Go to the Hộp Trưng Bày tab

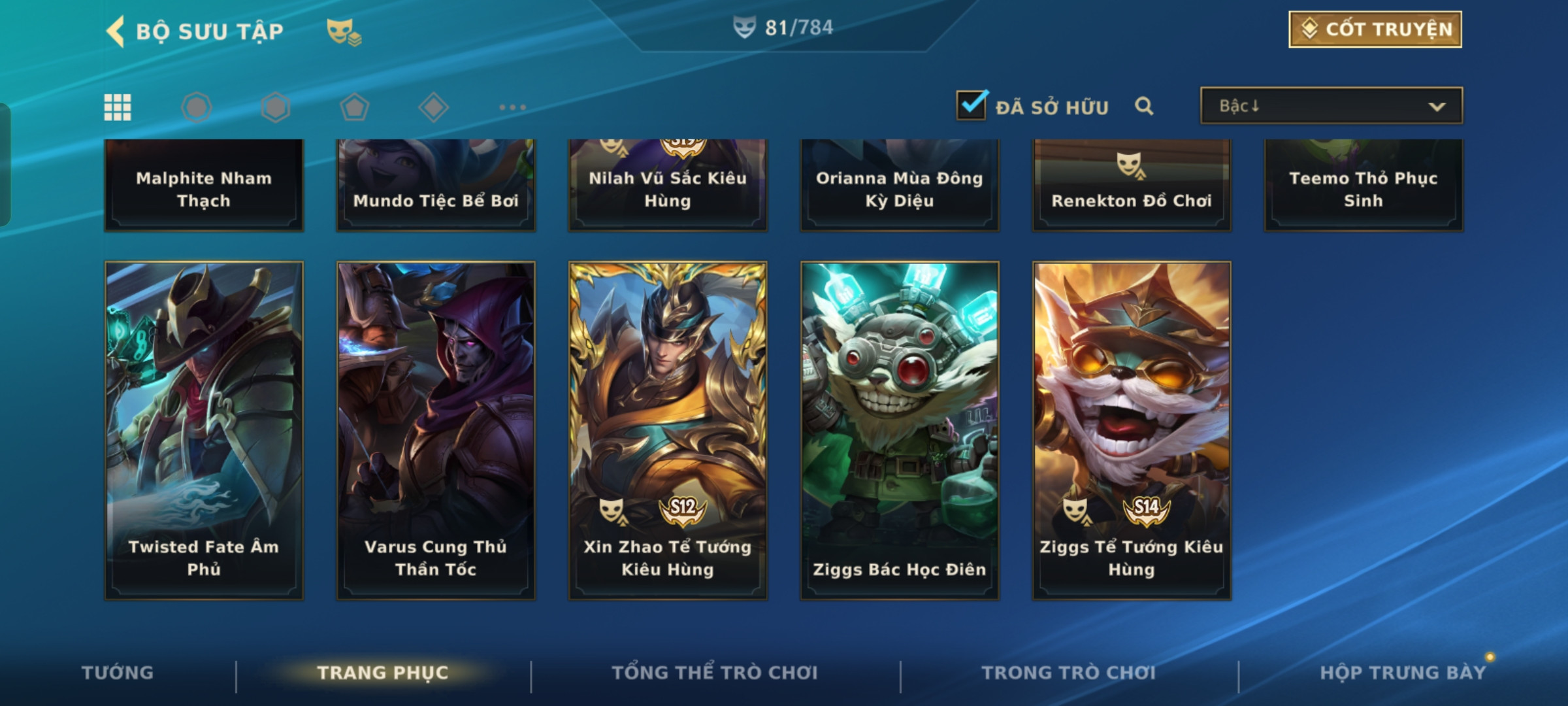pos(1403,673)
